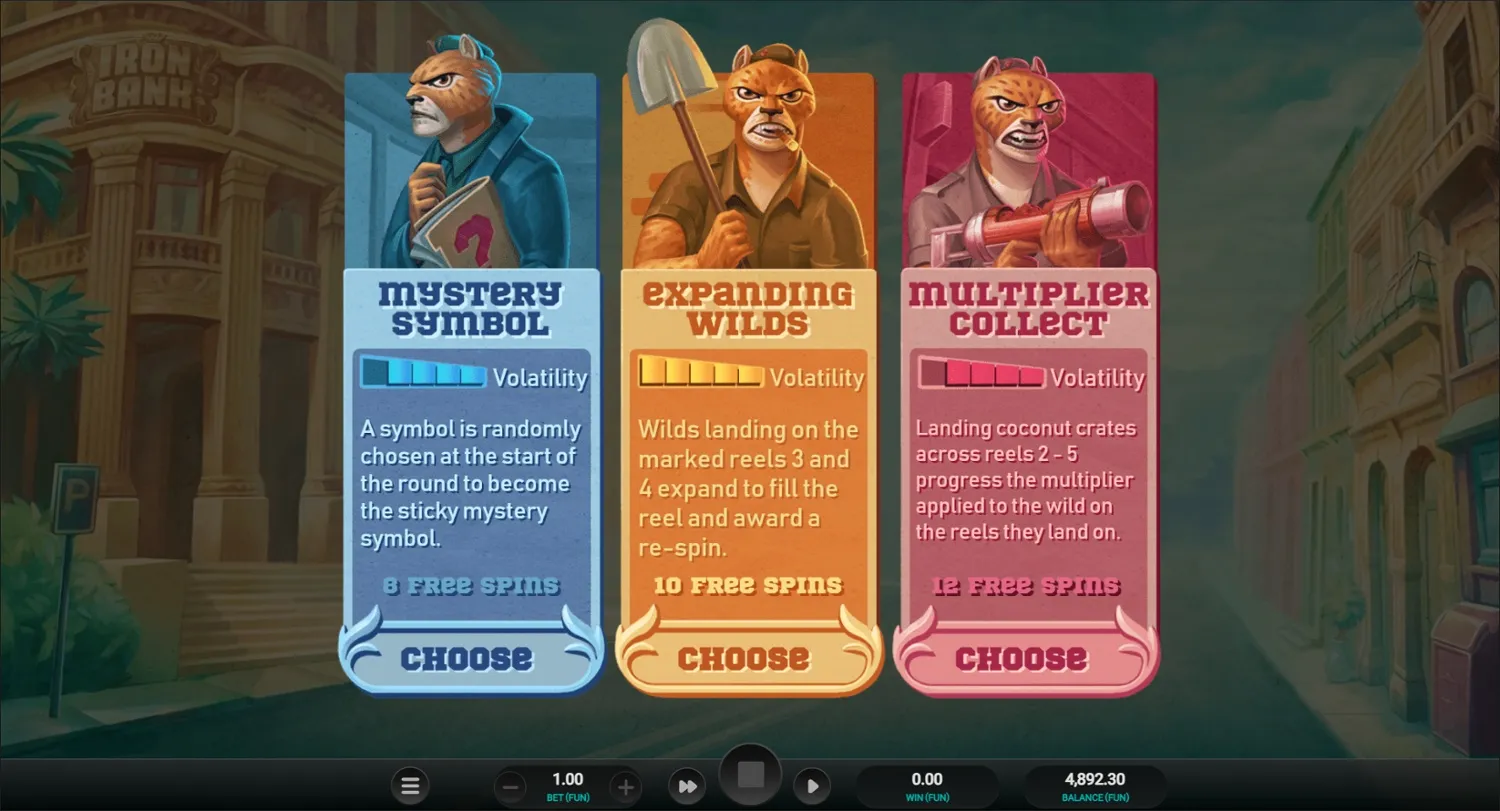Enable turbo spin mode

click(x=687, y=785)
